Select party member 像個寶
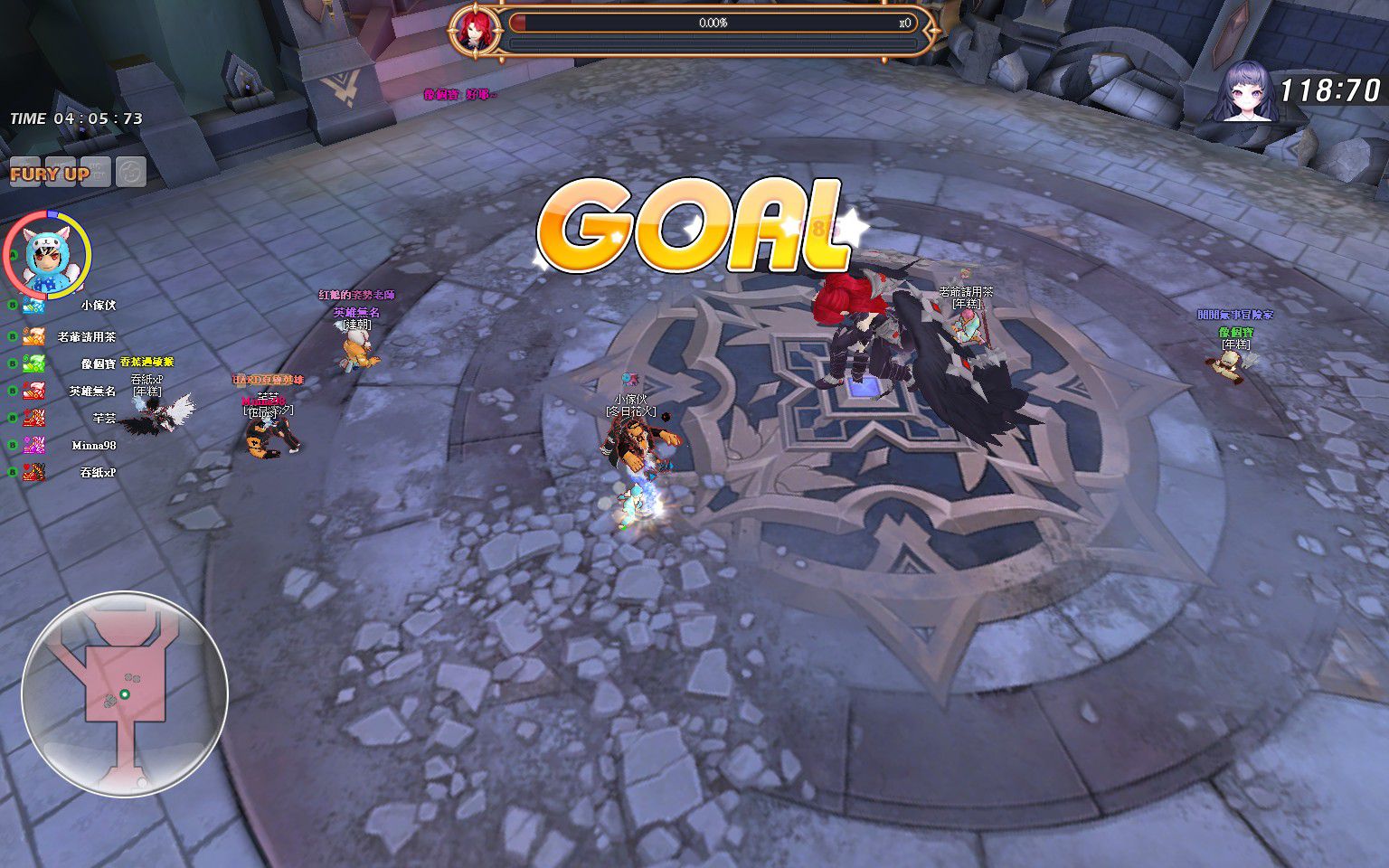1389x868 pixels. pyautogui.click(x=98, y=364)
